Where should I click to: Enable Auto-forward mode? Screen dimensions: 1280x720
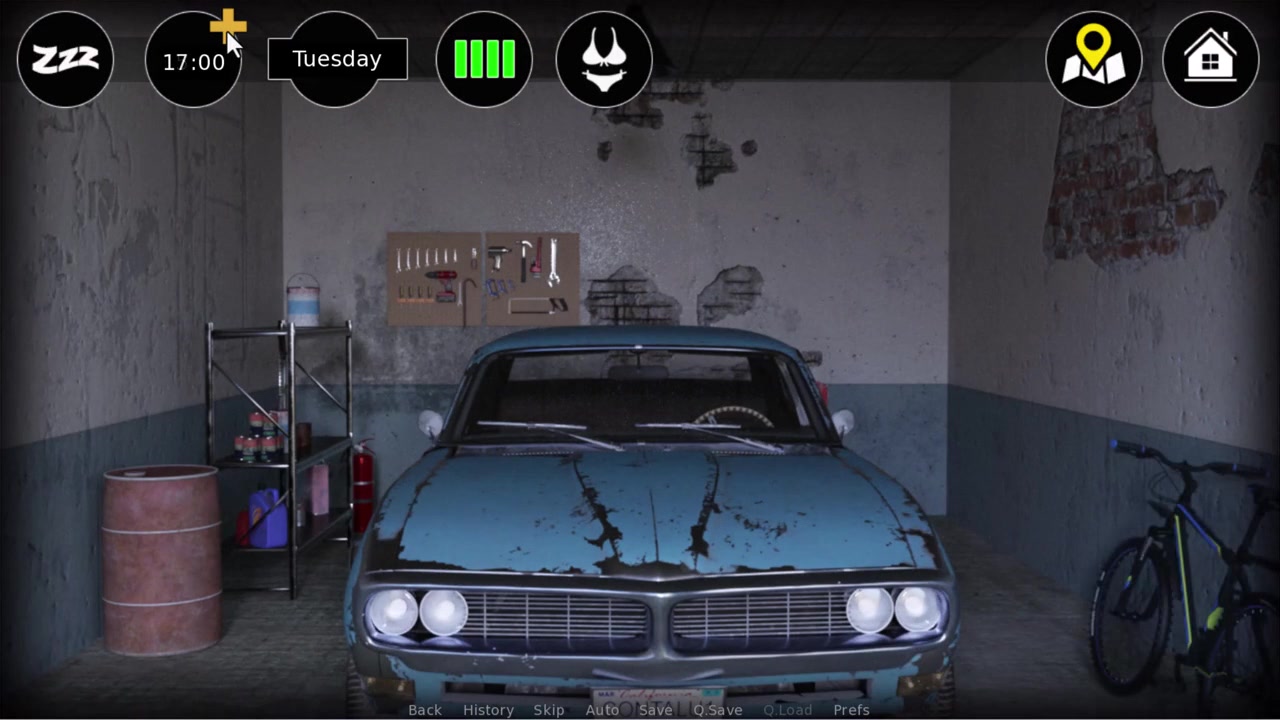coord(602,710)
